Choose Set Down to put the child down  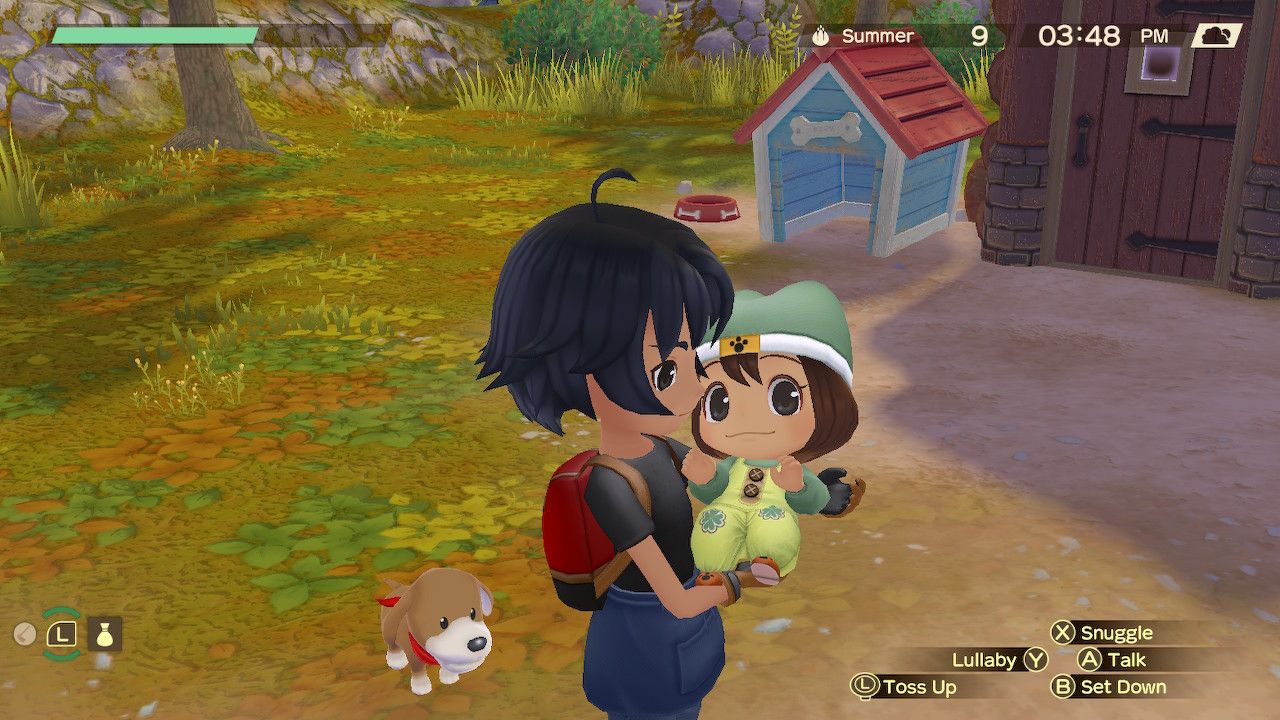pyautogui.click(x=1122, y=687)
